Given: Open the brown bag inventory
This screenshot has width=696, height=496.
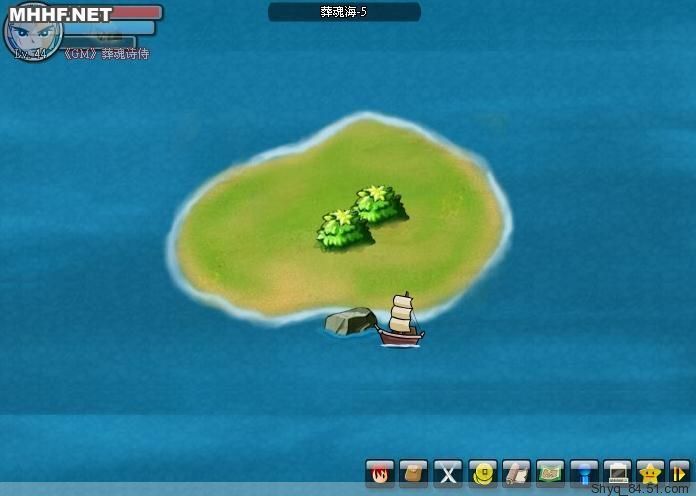Looking at the screenshot, I should pos(414,472).
